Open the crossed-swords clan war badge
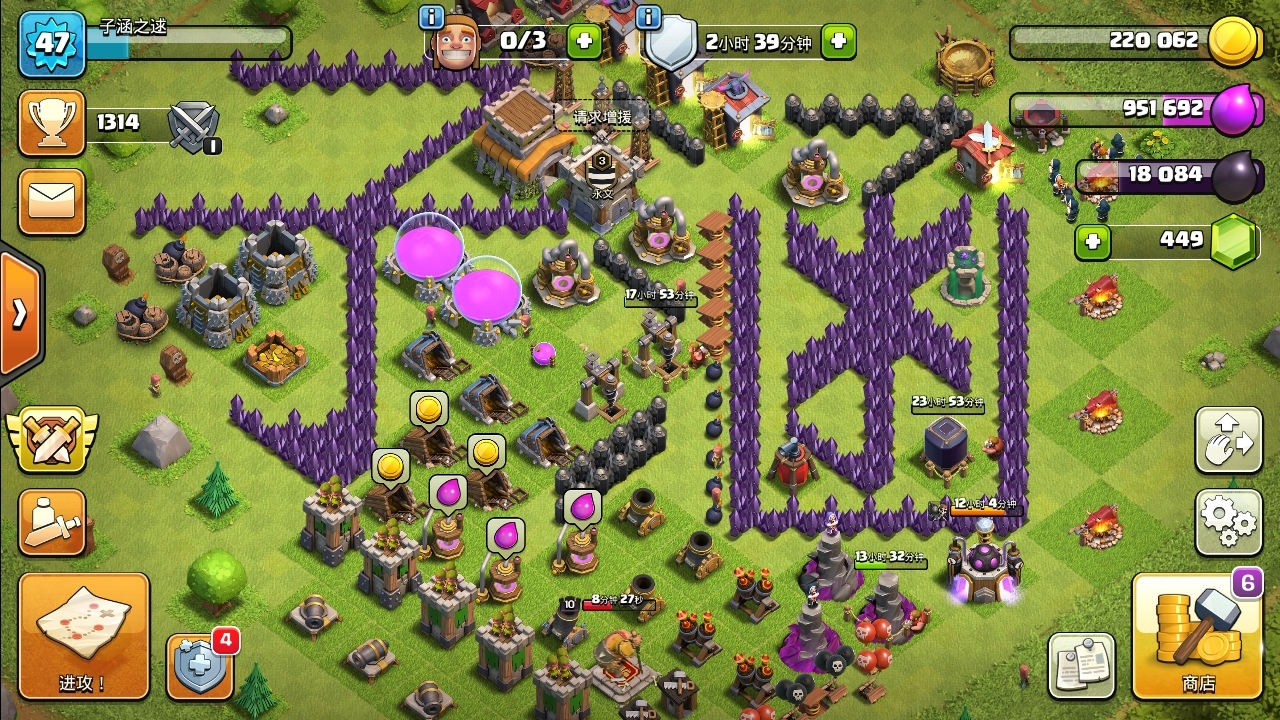This screenshot has width=1280, height=720. click(x=52, y=437)
